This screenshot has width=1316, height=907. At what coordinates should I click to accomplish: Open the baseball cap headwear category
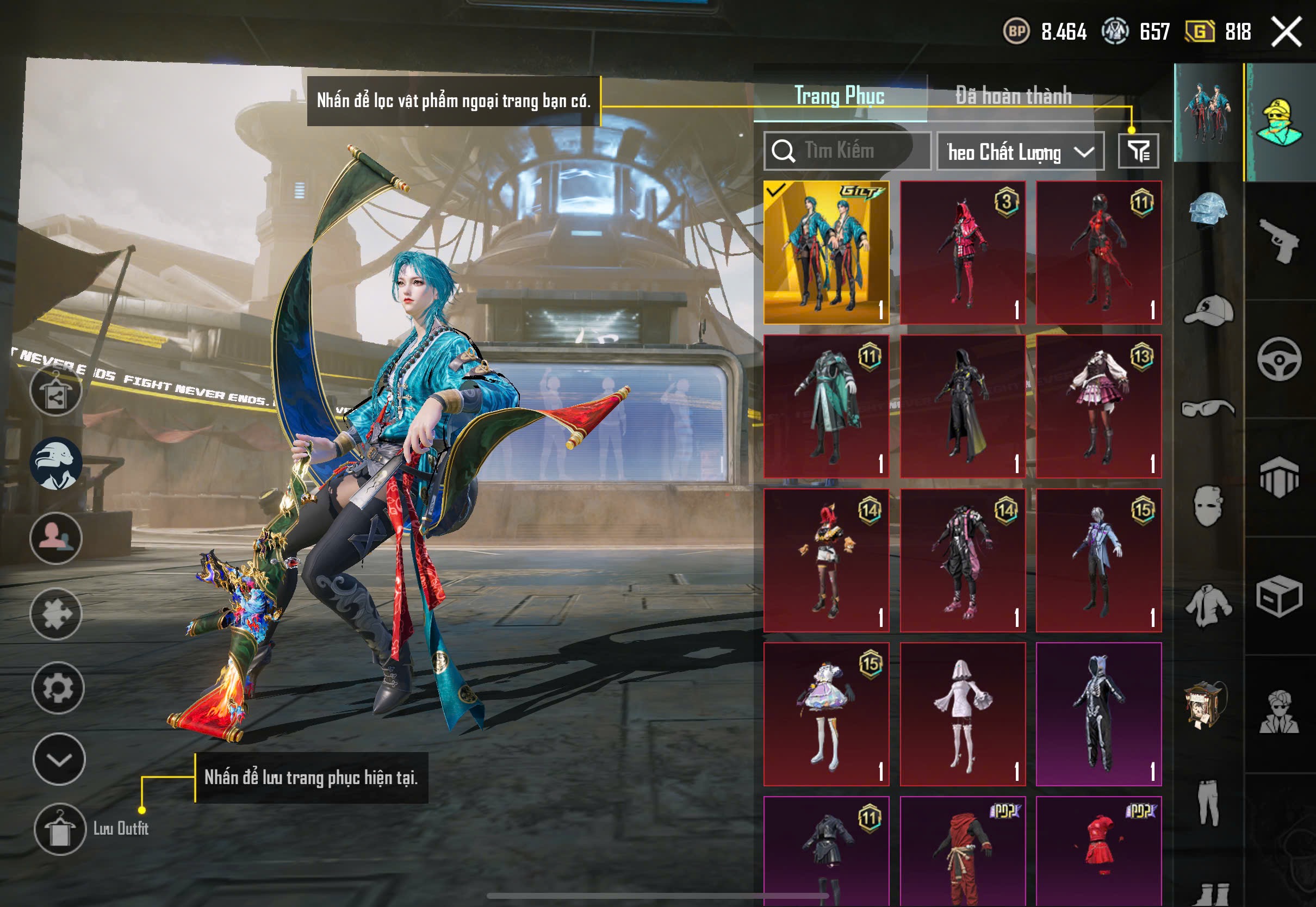1208,311
